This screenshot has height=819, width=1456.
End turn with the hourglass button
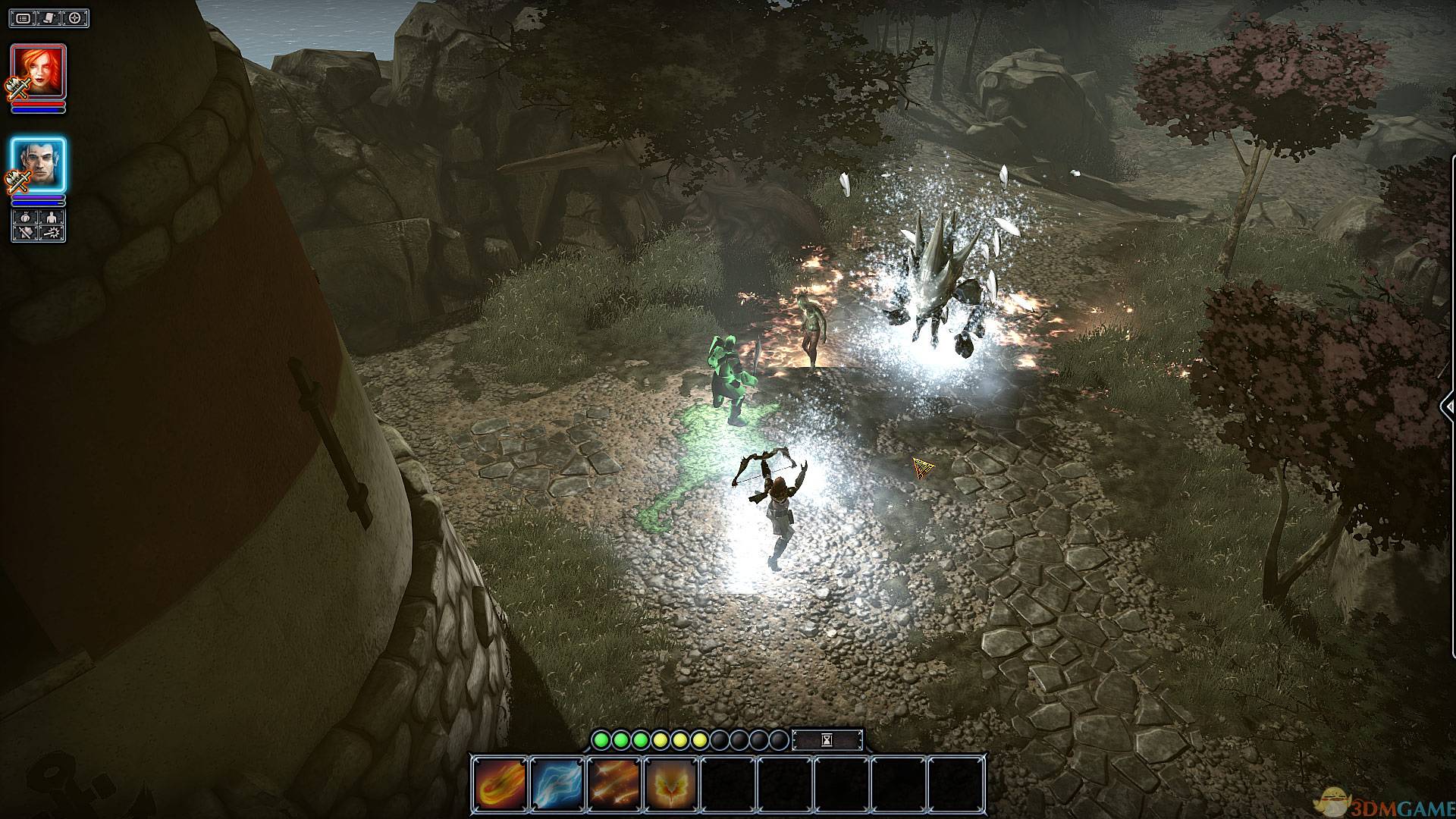click(827, 739)
